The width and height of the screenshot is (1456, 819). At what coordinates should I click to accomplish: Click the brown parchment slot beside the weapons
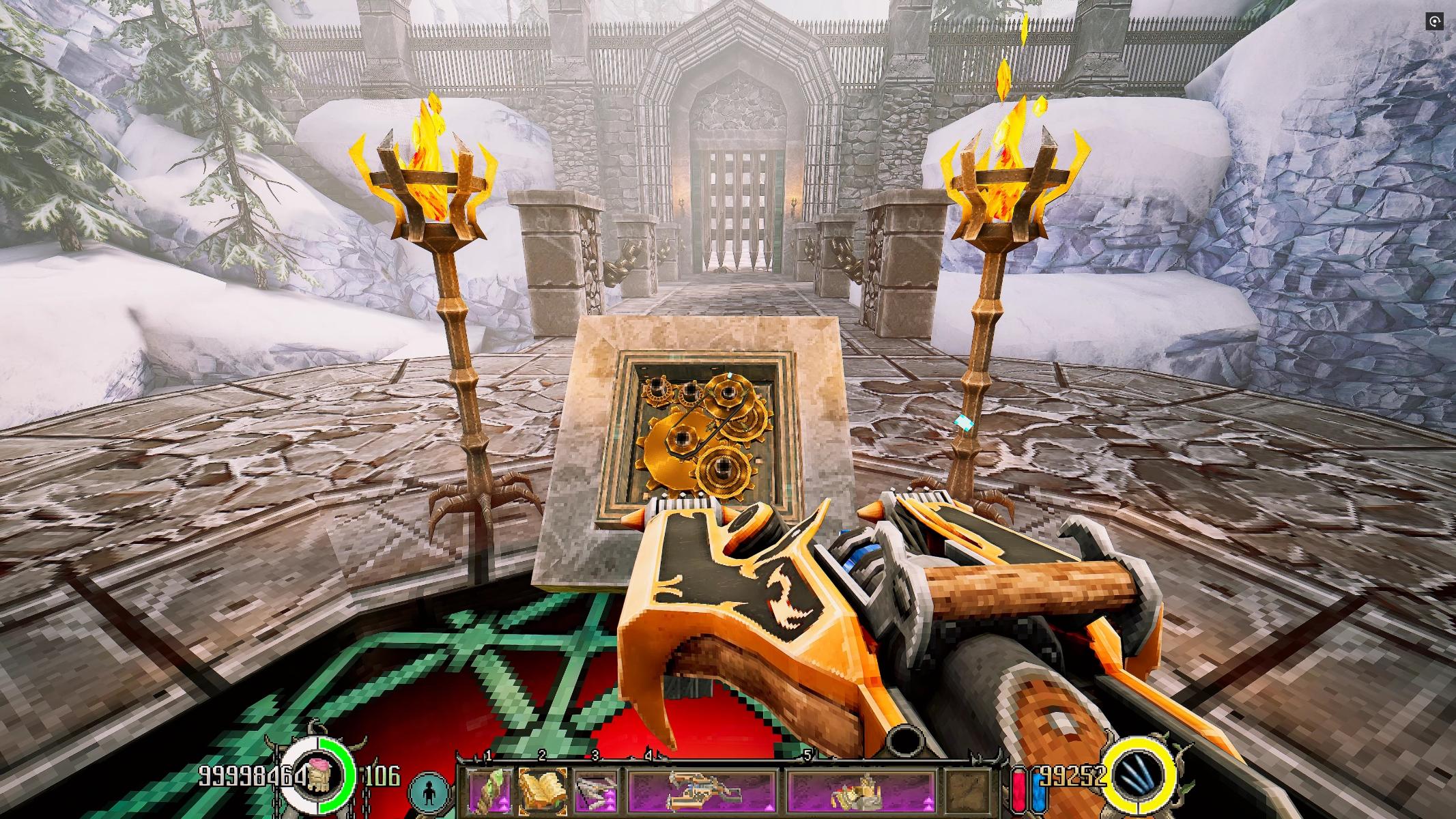971,776
